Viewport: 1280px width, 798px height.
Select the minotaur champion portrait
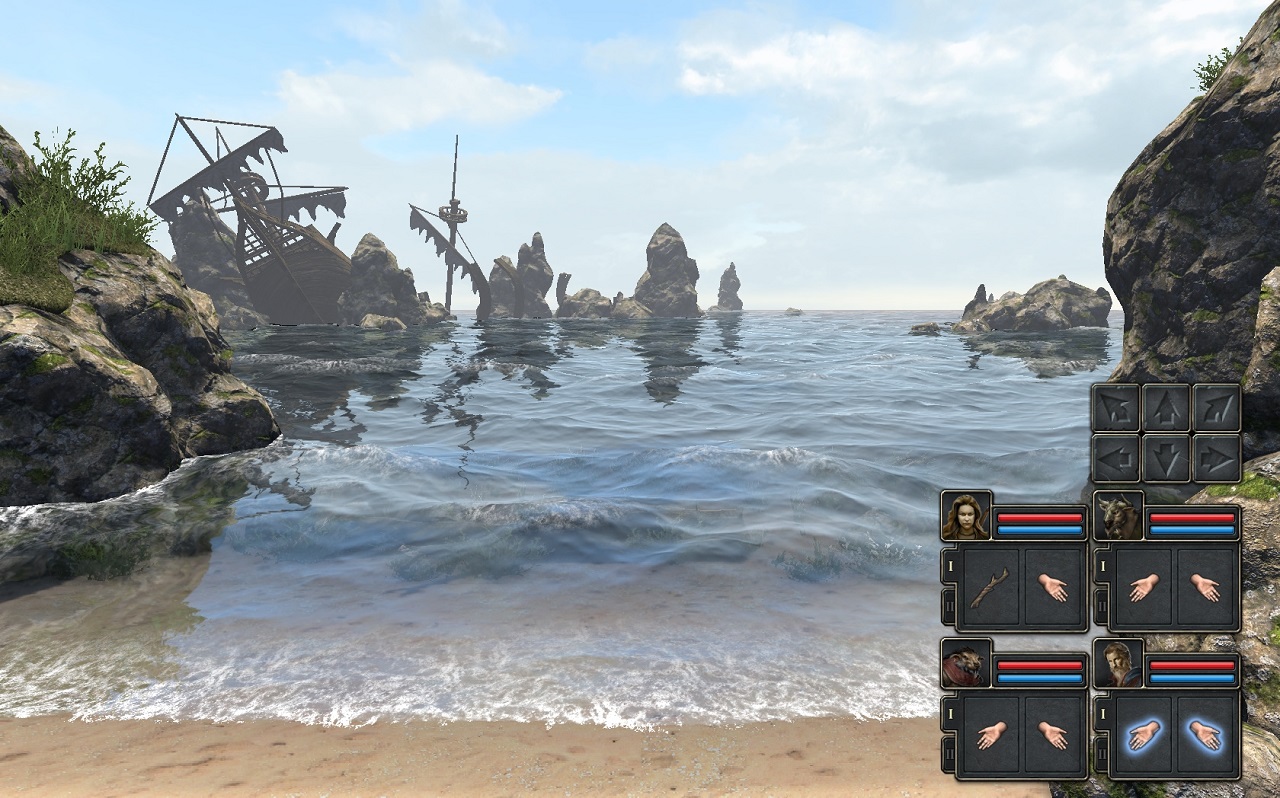[1118, 516]
